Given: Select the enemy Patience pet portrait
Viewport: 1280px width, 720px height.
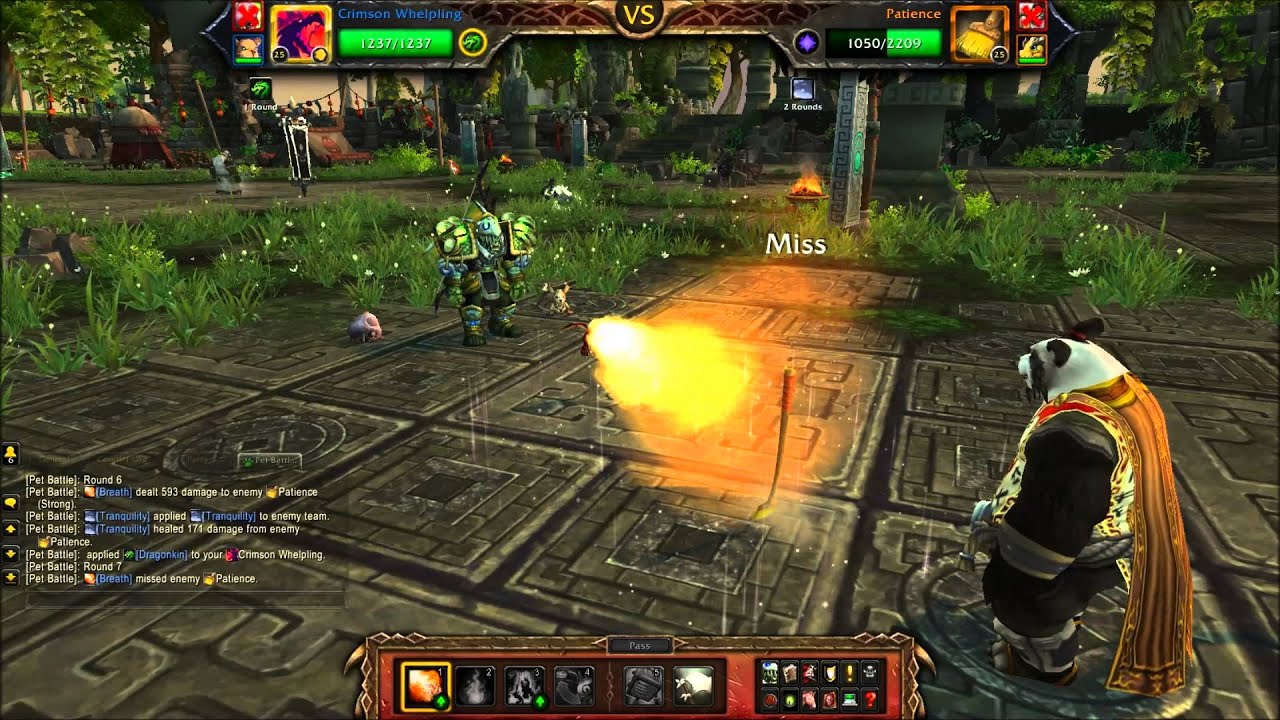Looking at the screenshot, I should [x=979, y=34].
